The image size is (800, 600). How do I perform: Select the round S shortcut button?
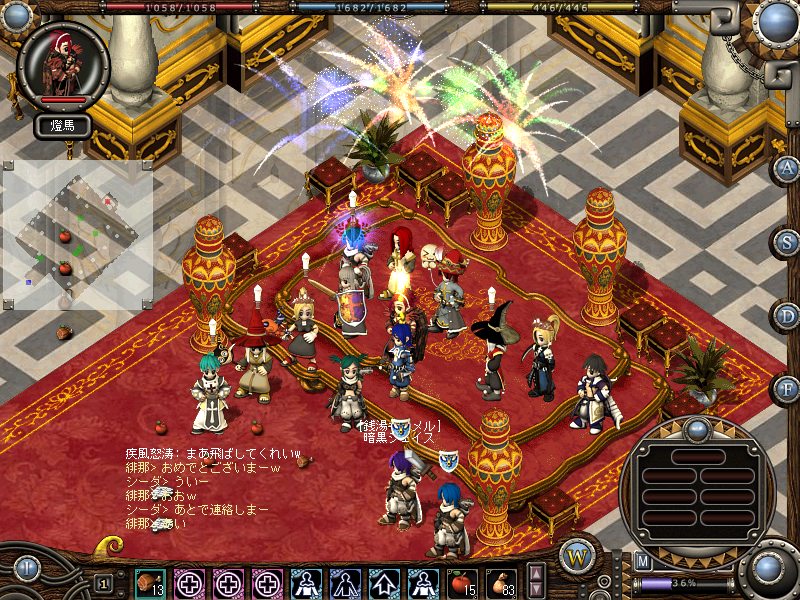pyautogui.click(x=787, y=241)
